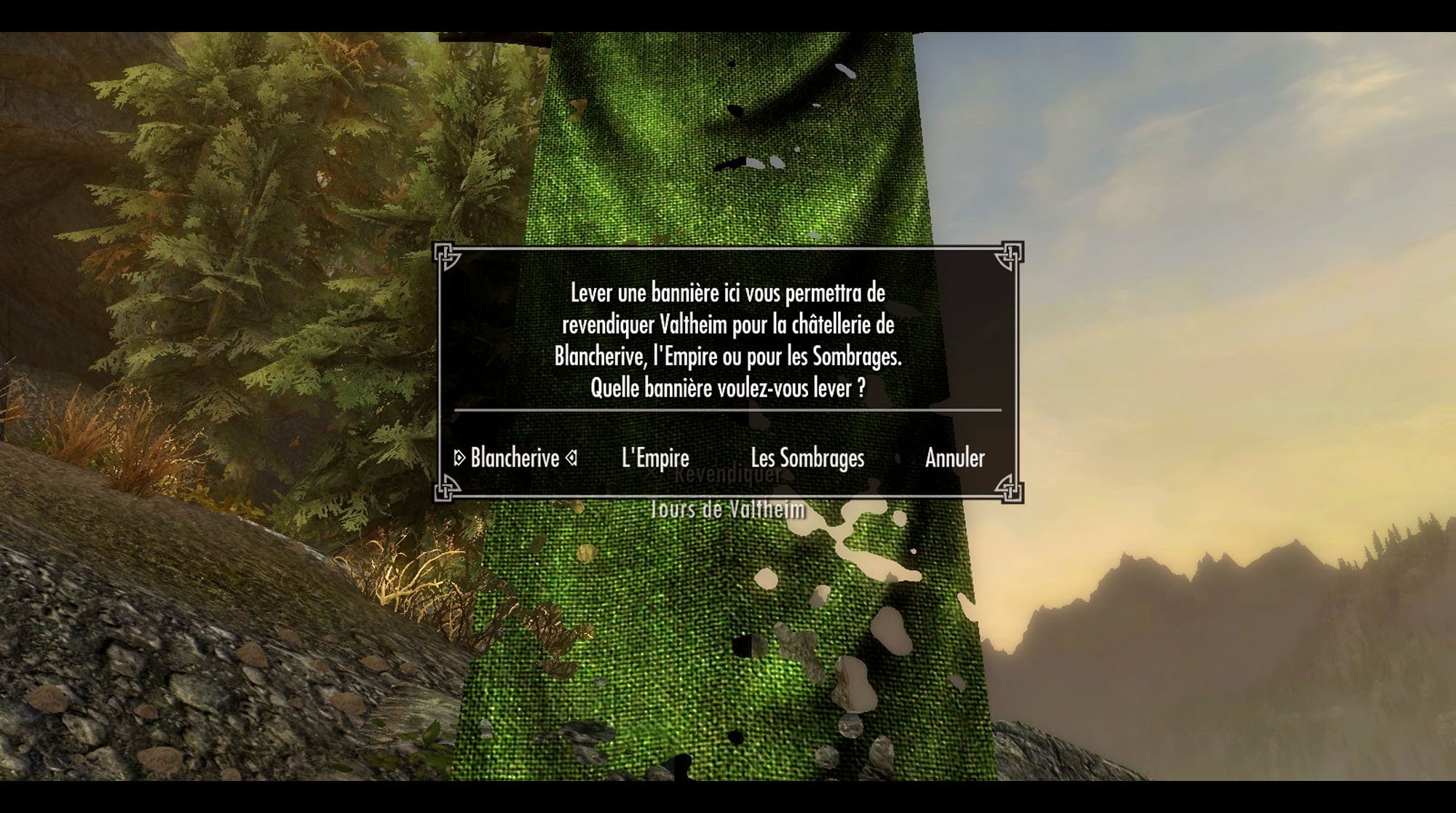Select L'Empire as the banner
1456x813 pixels.
click(655, 458)
